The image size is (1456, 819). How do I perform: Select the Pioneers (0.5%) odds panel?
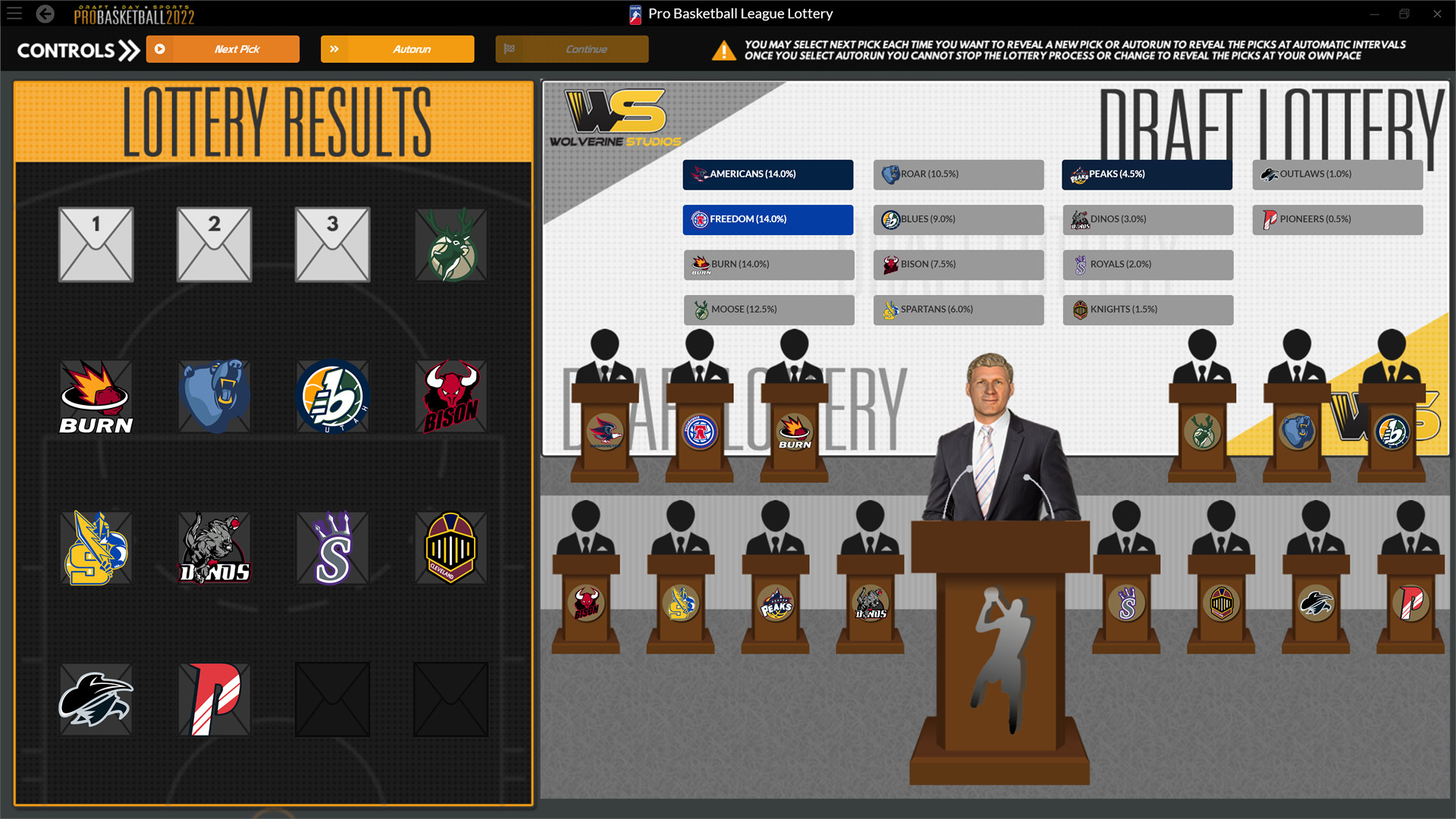(x=1337, y=219)
